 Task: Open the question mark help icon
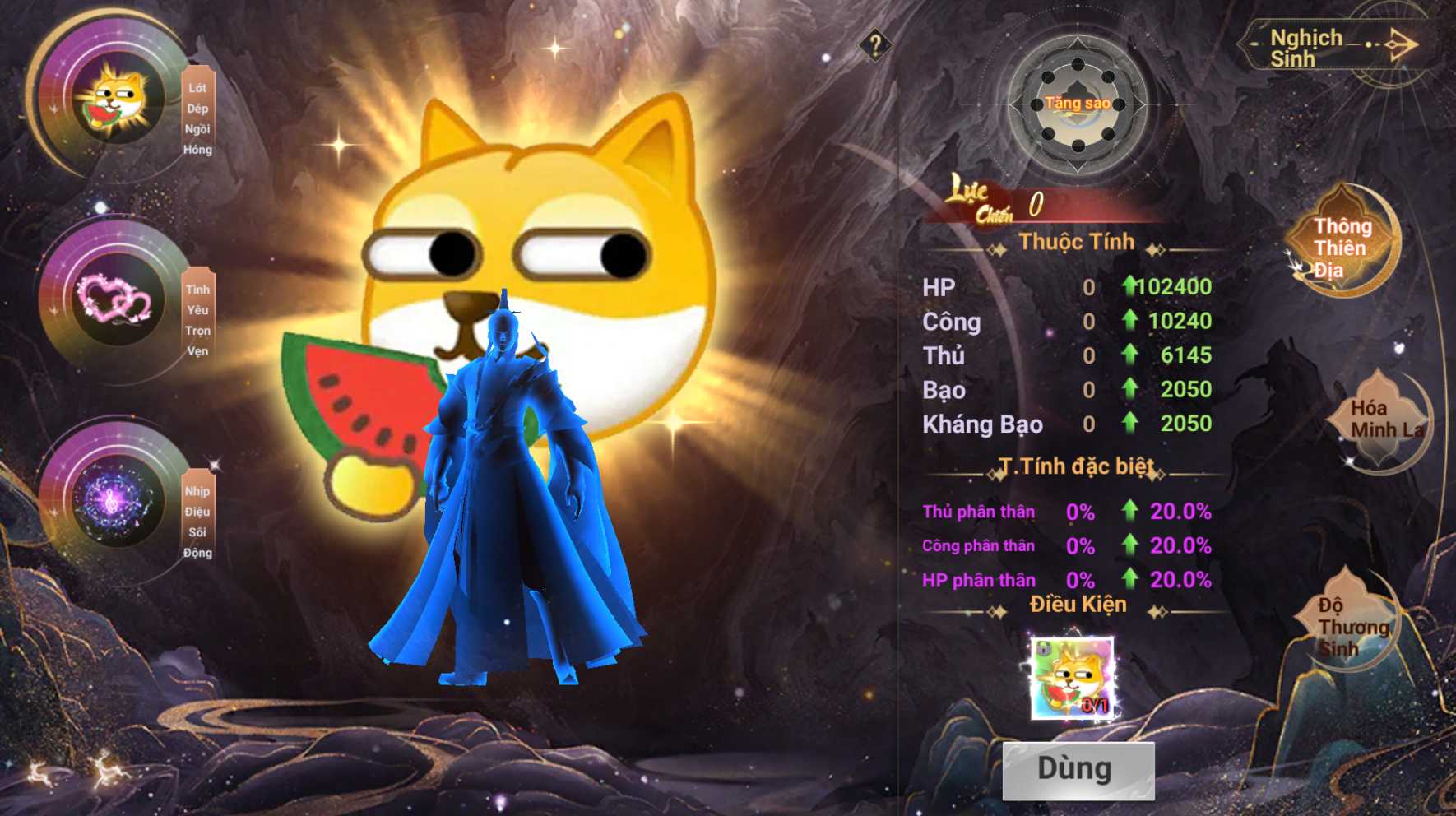pos(874,44)
